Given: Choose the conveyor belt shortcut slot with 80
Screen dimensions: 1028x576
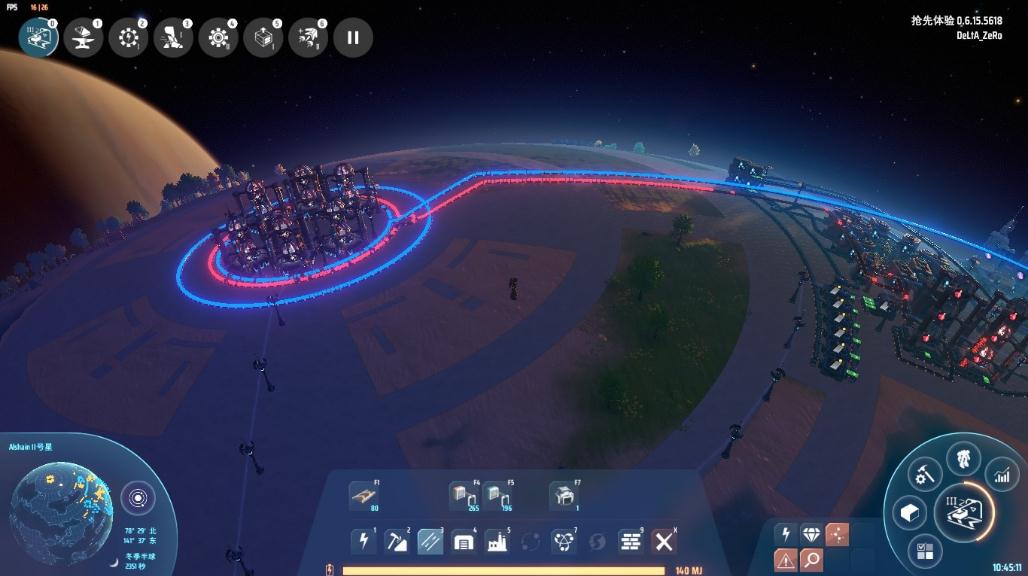Looking at the screenshot, I should (x=363, y=495).
